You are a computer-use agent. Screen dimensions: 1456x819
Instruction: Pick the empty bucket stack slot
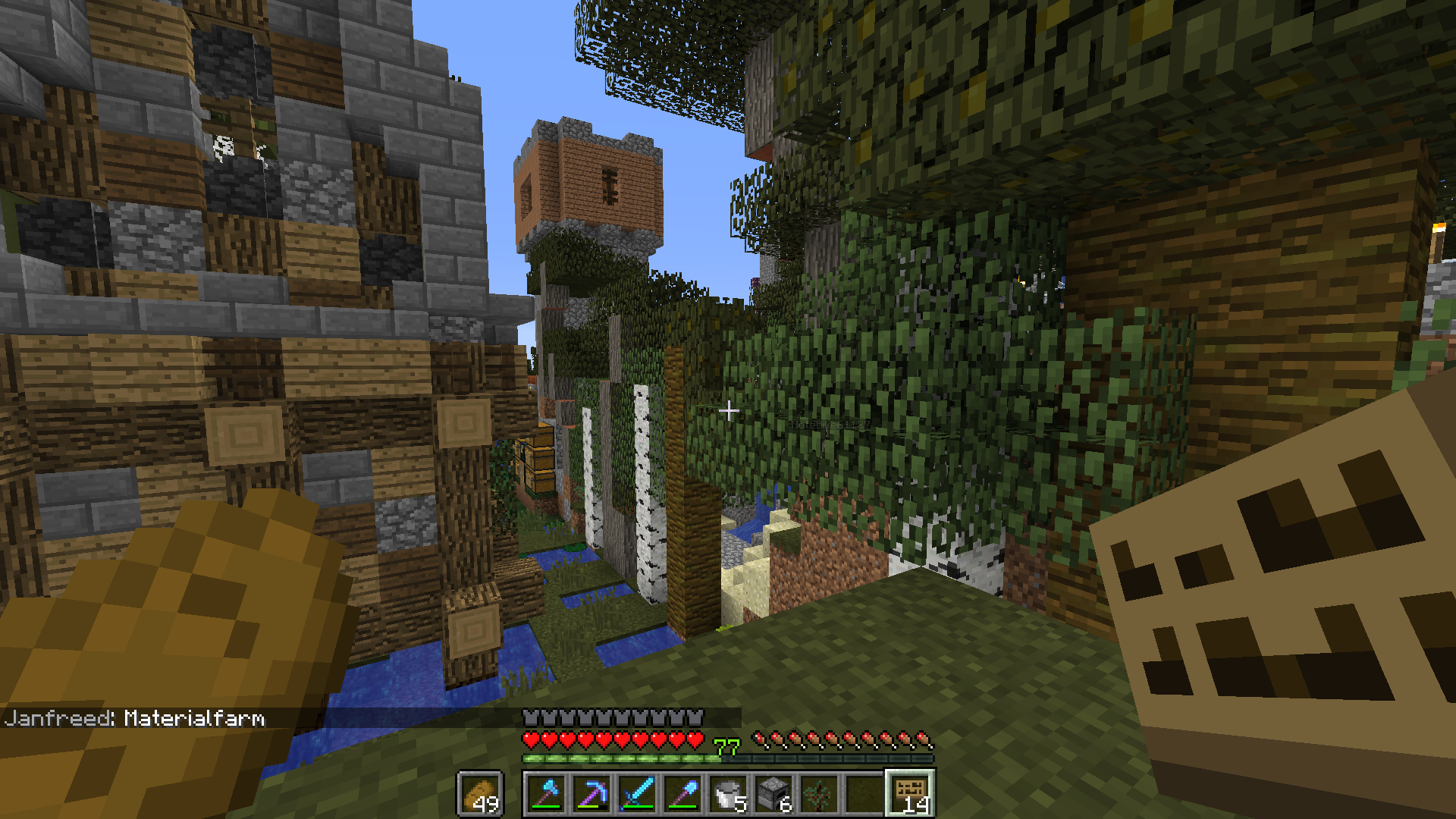(729, 794)
